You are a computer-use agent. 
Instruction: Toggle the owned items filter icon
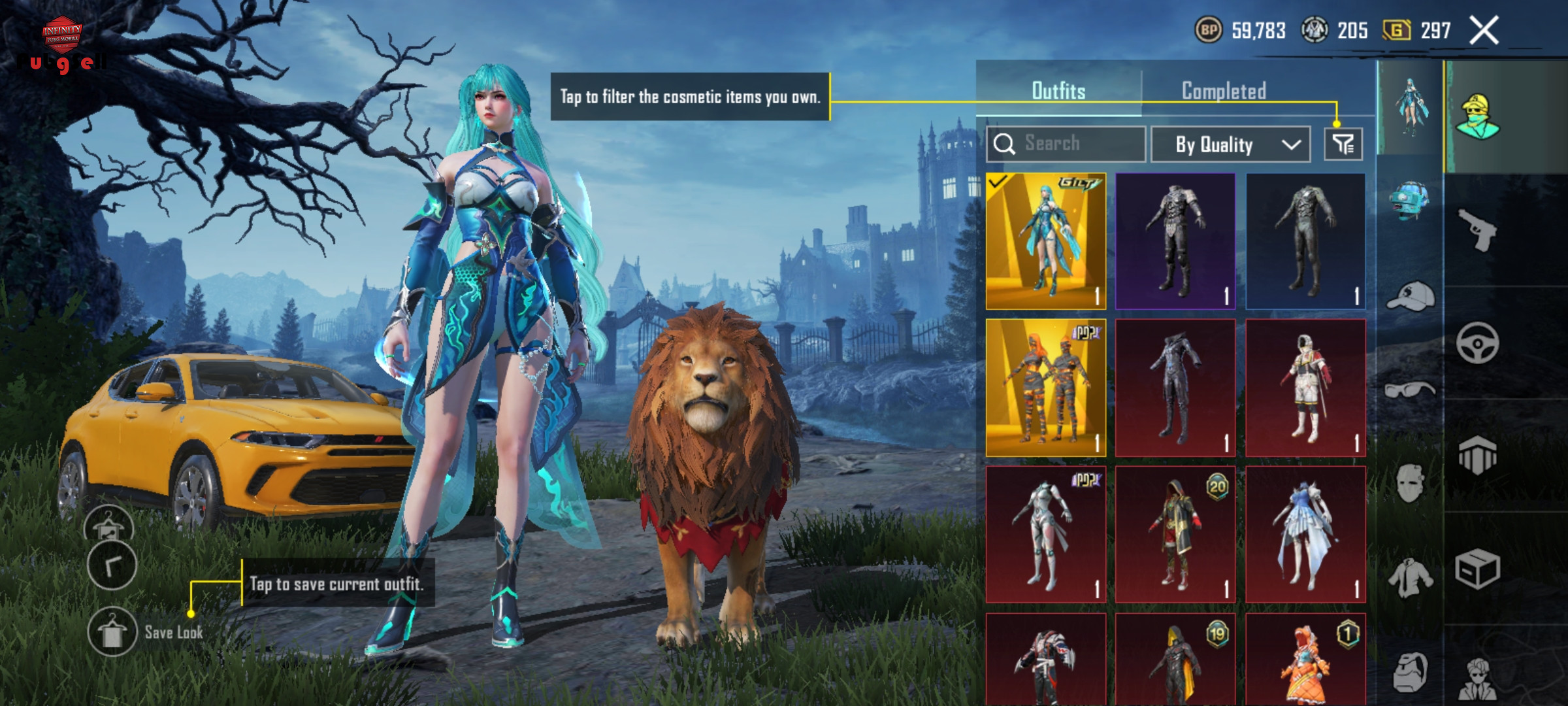tap(1343, 144)
